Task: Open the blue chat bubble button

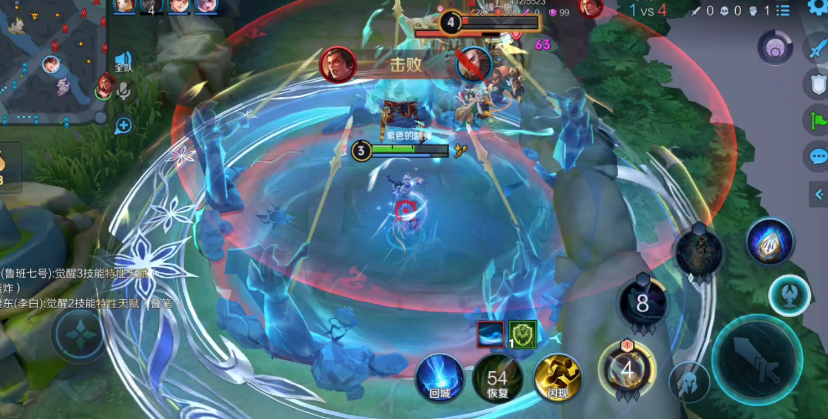Action: [x=817, y=156]
